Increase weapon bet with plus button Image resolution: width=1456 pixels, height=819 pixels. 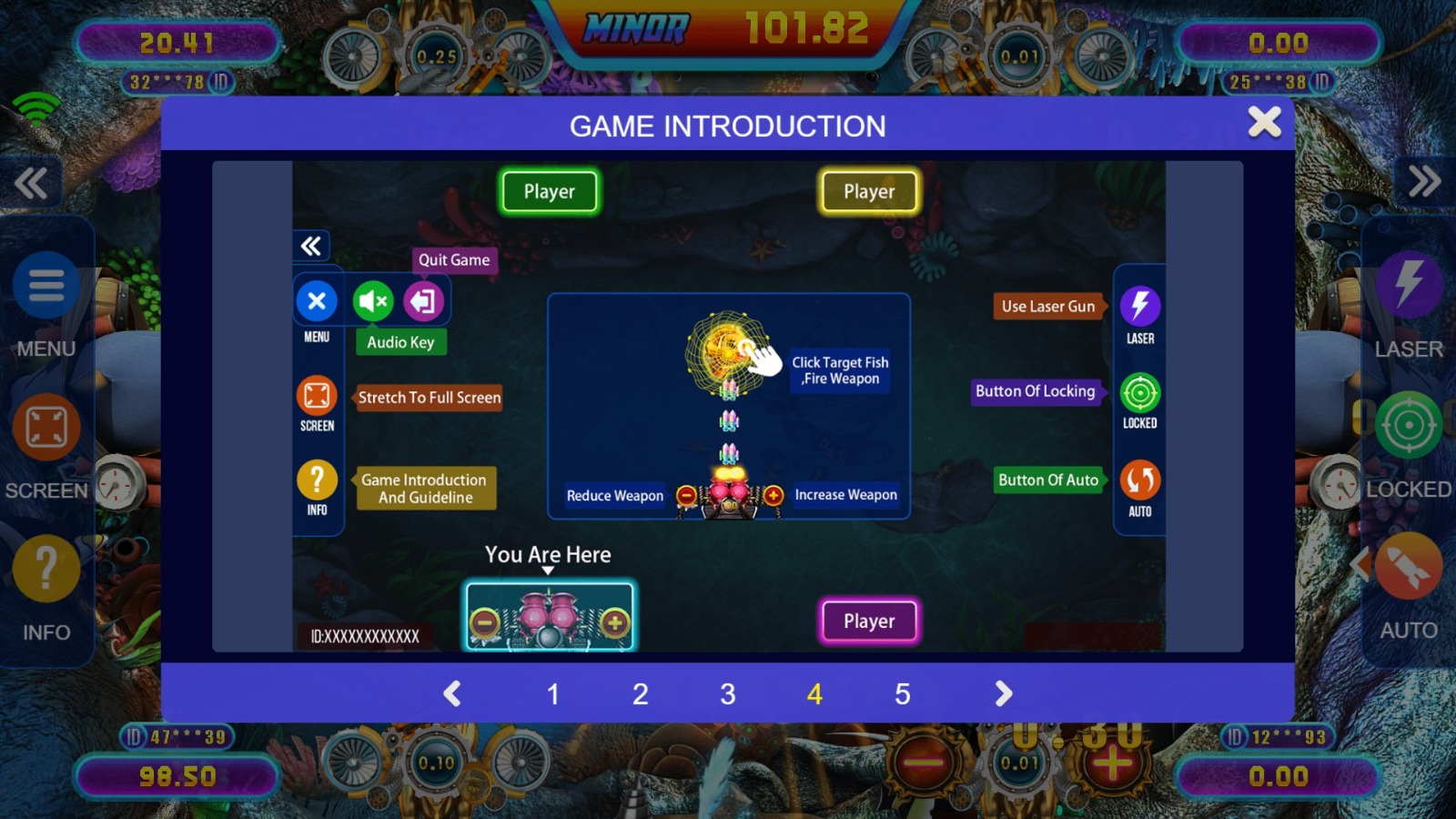point(1112,763)
